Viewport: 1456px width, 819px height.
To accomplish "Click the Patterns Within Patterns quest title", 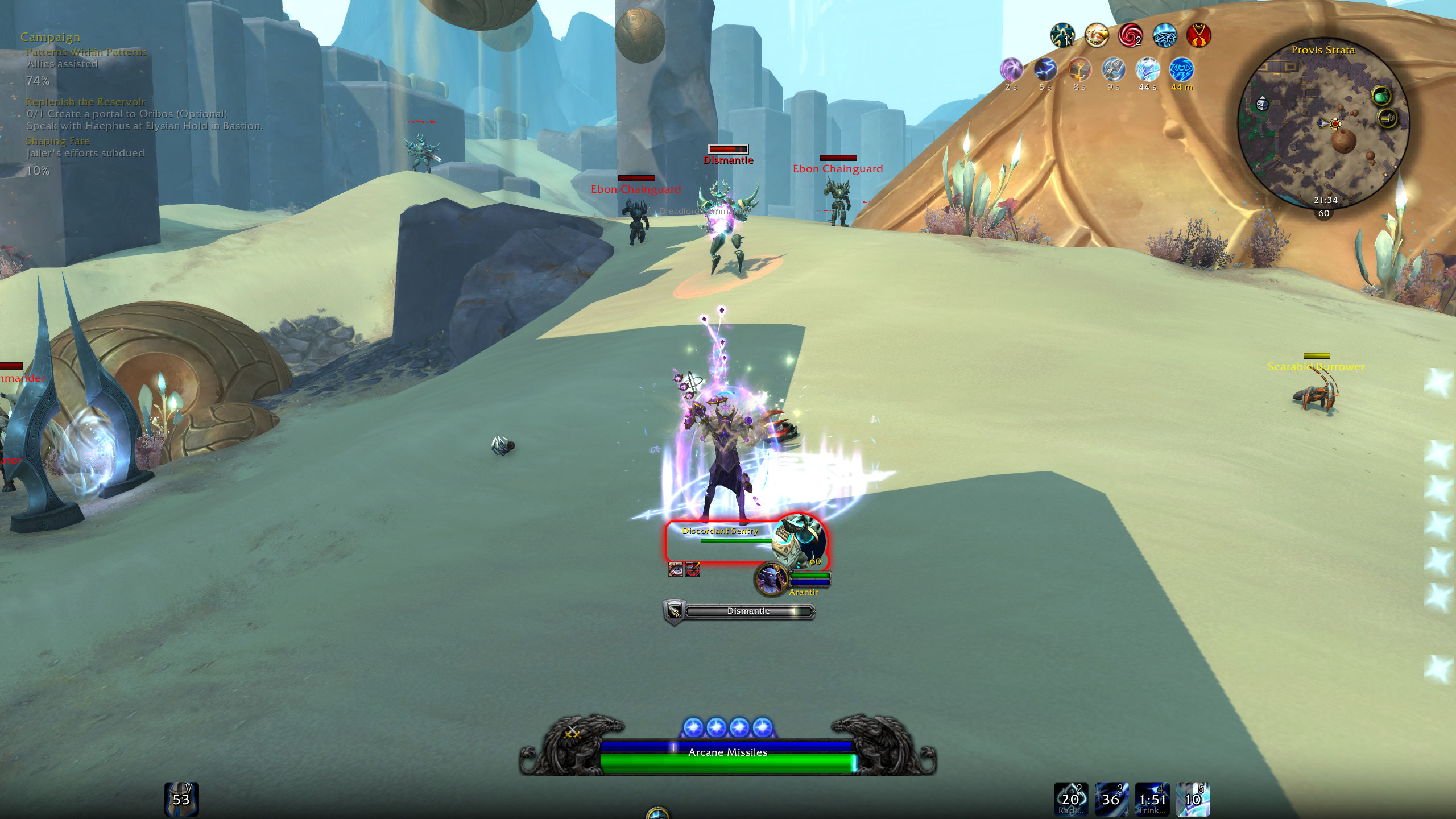I will pyautogui.click(x=86, y=52).
